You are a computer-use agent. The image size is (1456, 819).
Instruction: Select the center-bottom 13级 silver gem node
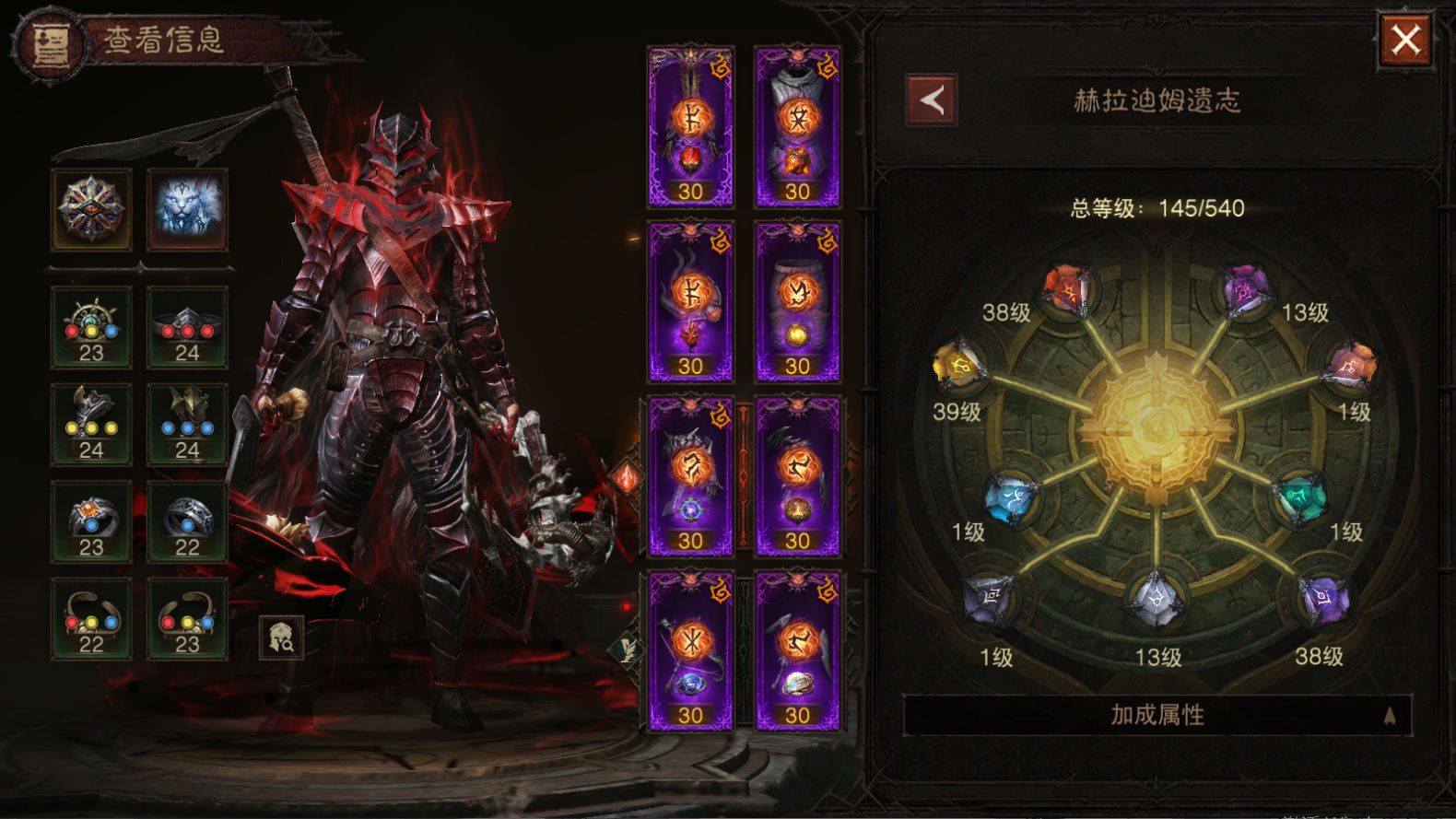click(x=1155, y=599)
